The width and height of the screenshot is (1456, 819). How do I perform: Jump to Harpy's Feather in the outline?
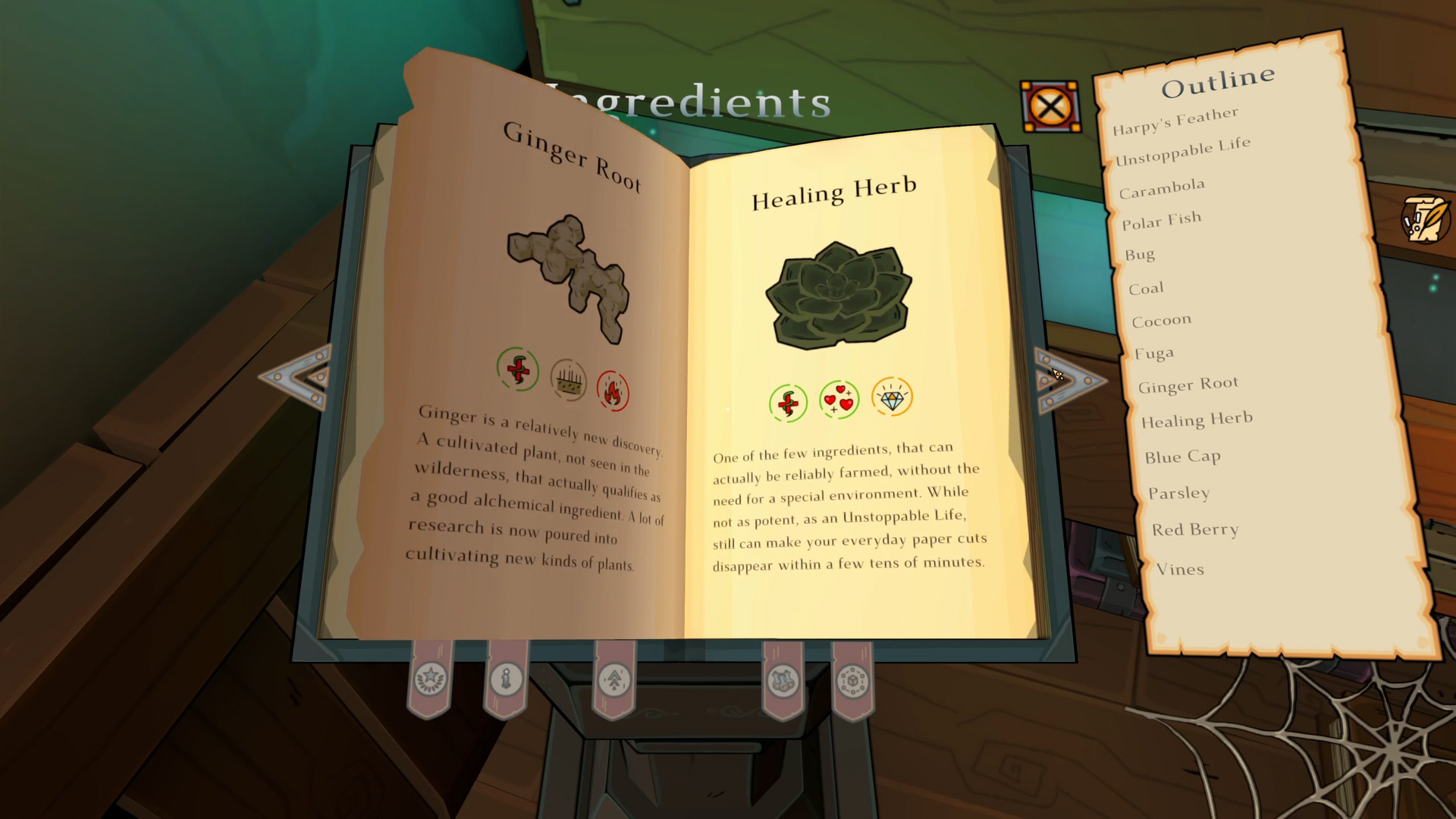pyautogui.click(x=1175, y=121)
